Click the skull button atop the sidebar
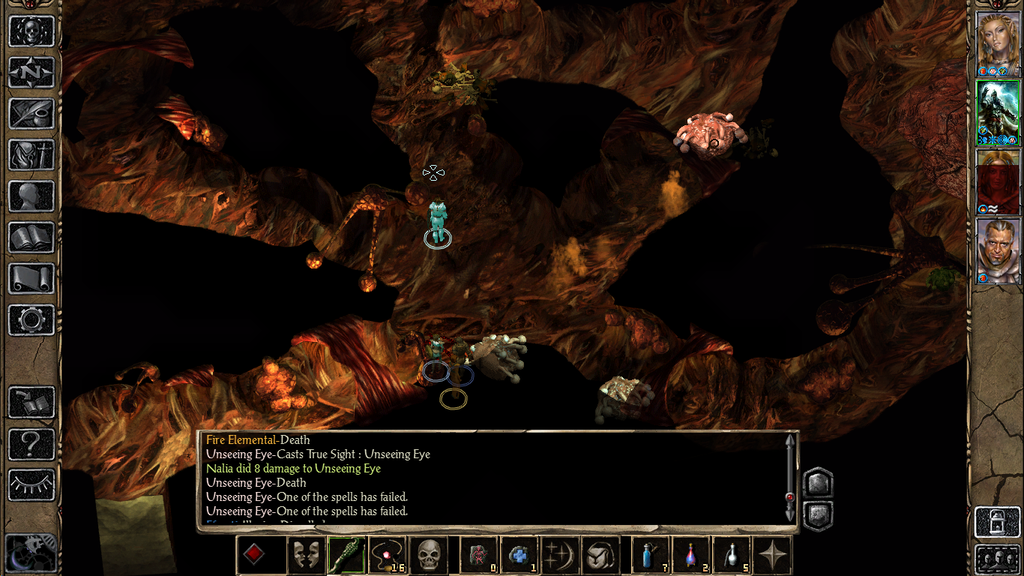 31,30
